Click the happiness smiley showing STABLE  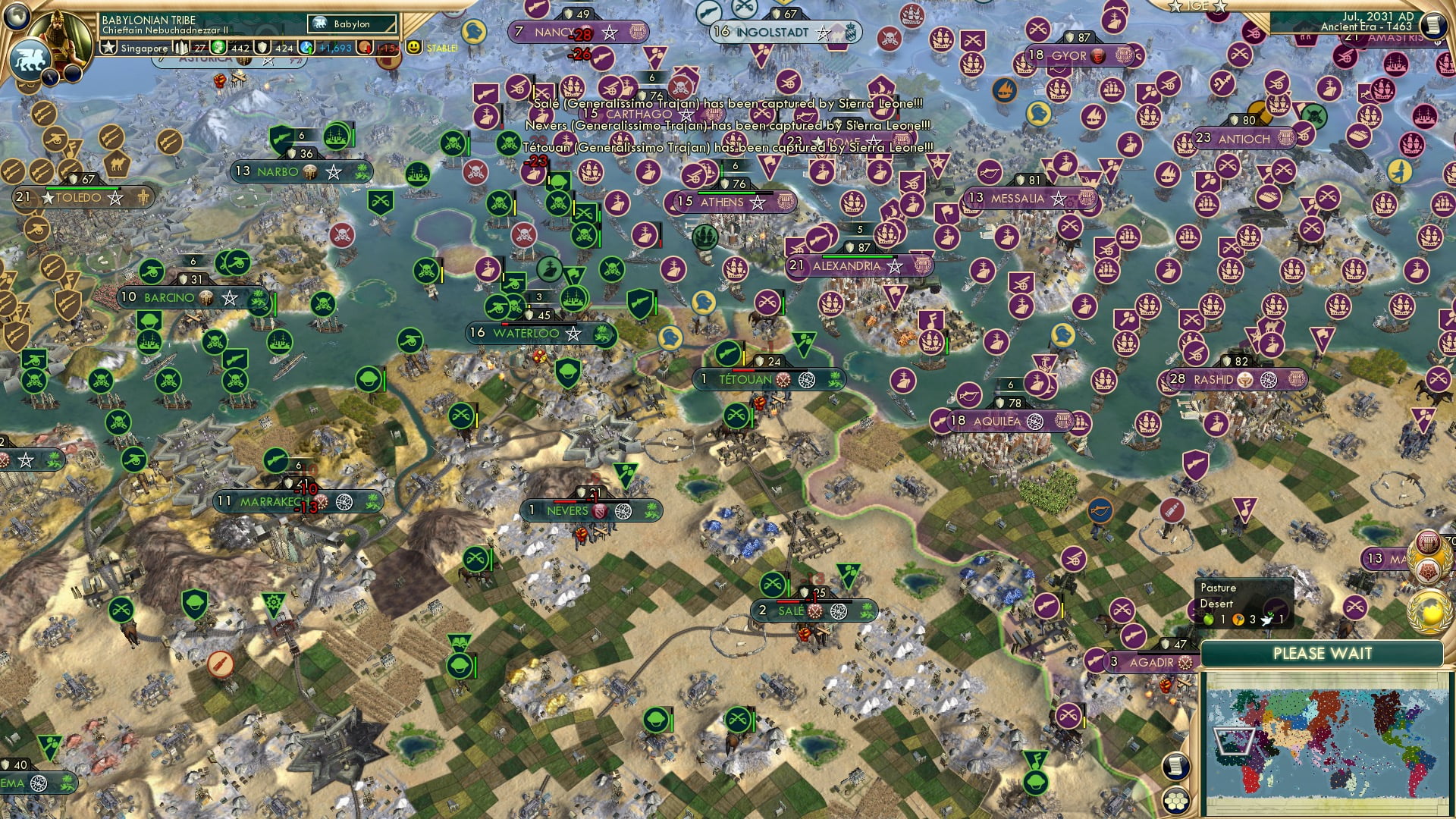coord(414,48)
